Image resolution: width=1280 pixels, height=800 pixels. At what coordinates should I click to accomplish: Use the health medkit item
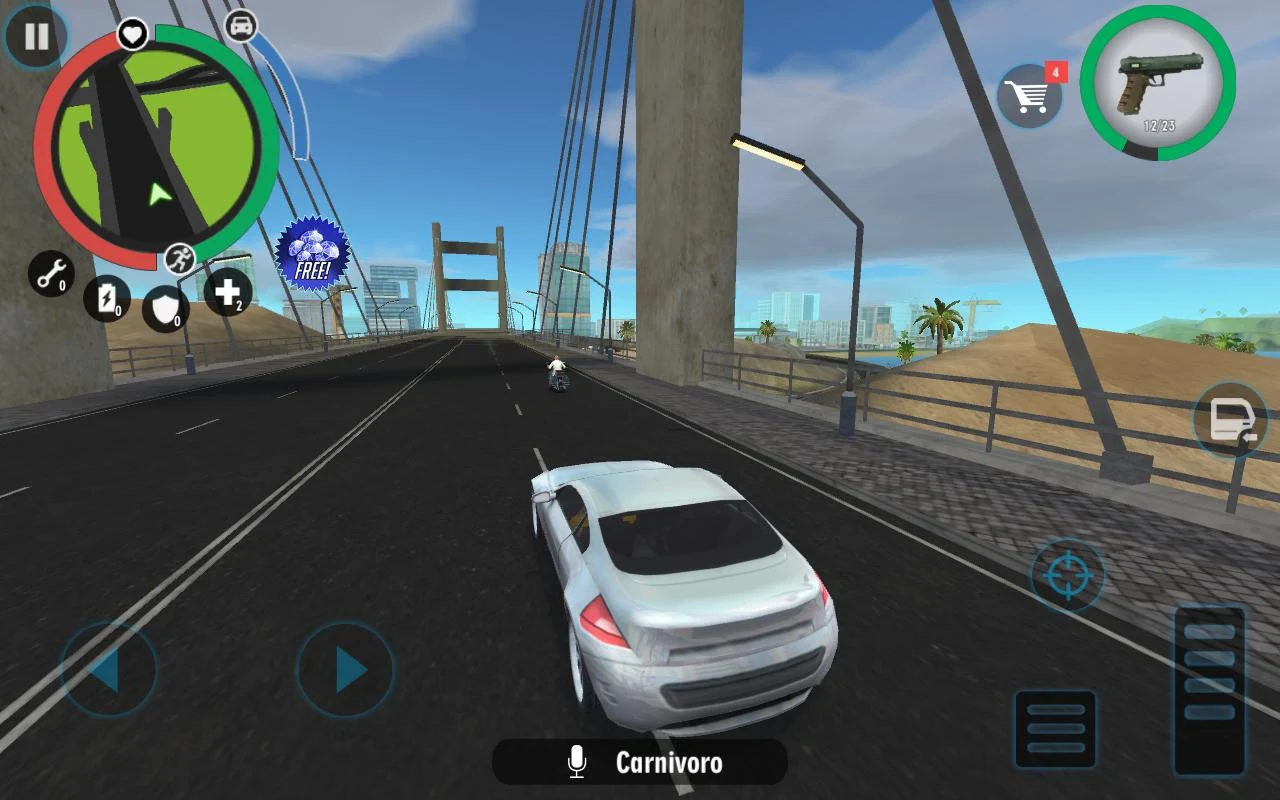(x=229, y=292)
